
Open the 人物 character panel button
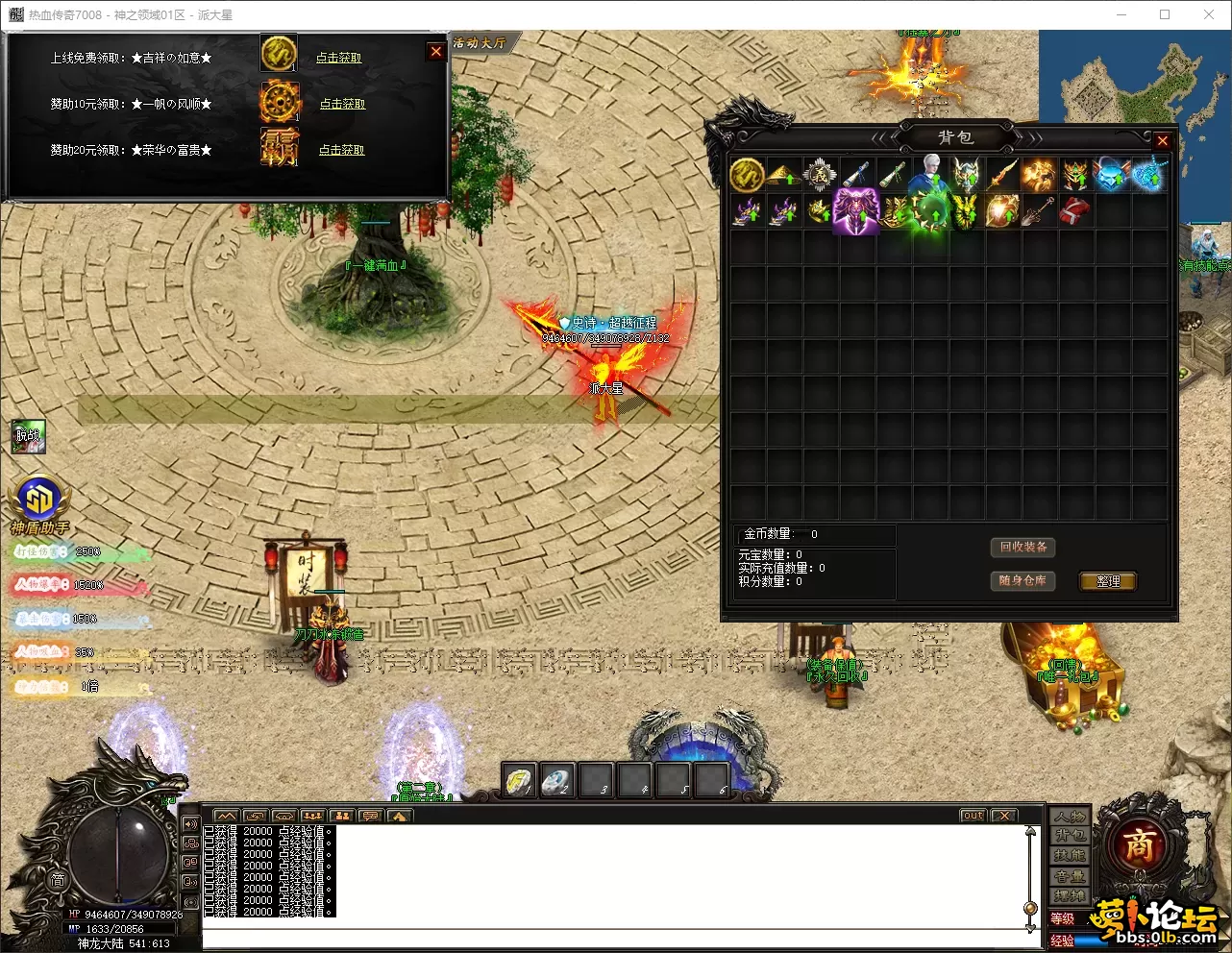point(1070,818)
